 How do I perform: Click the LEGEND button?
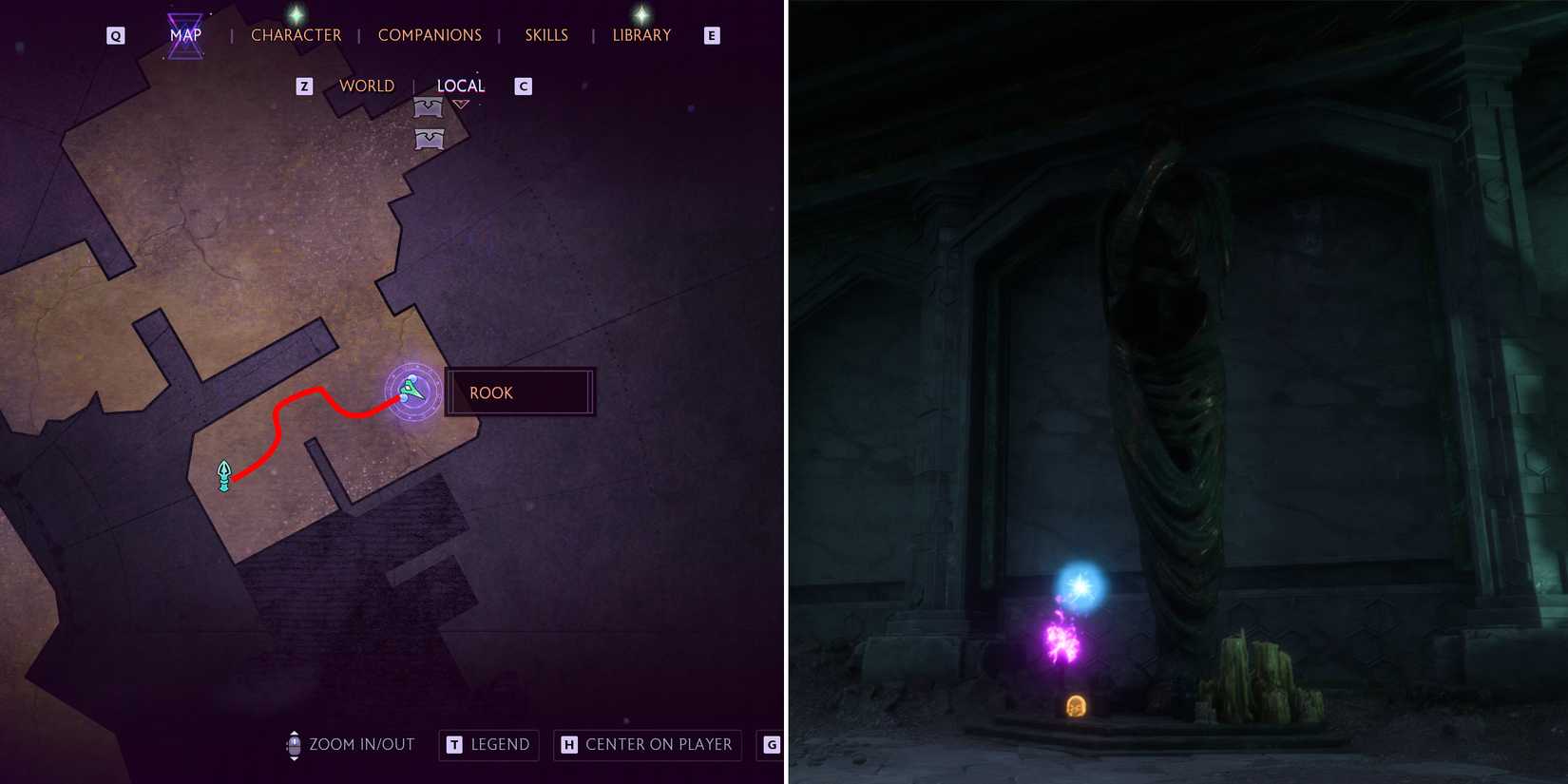488,745
